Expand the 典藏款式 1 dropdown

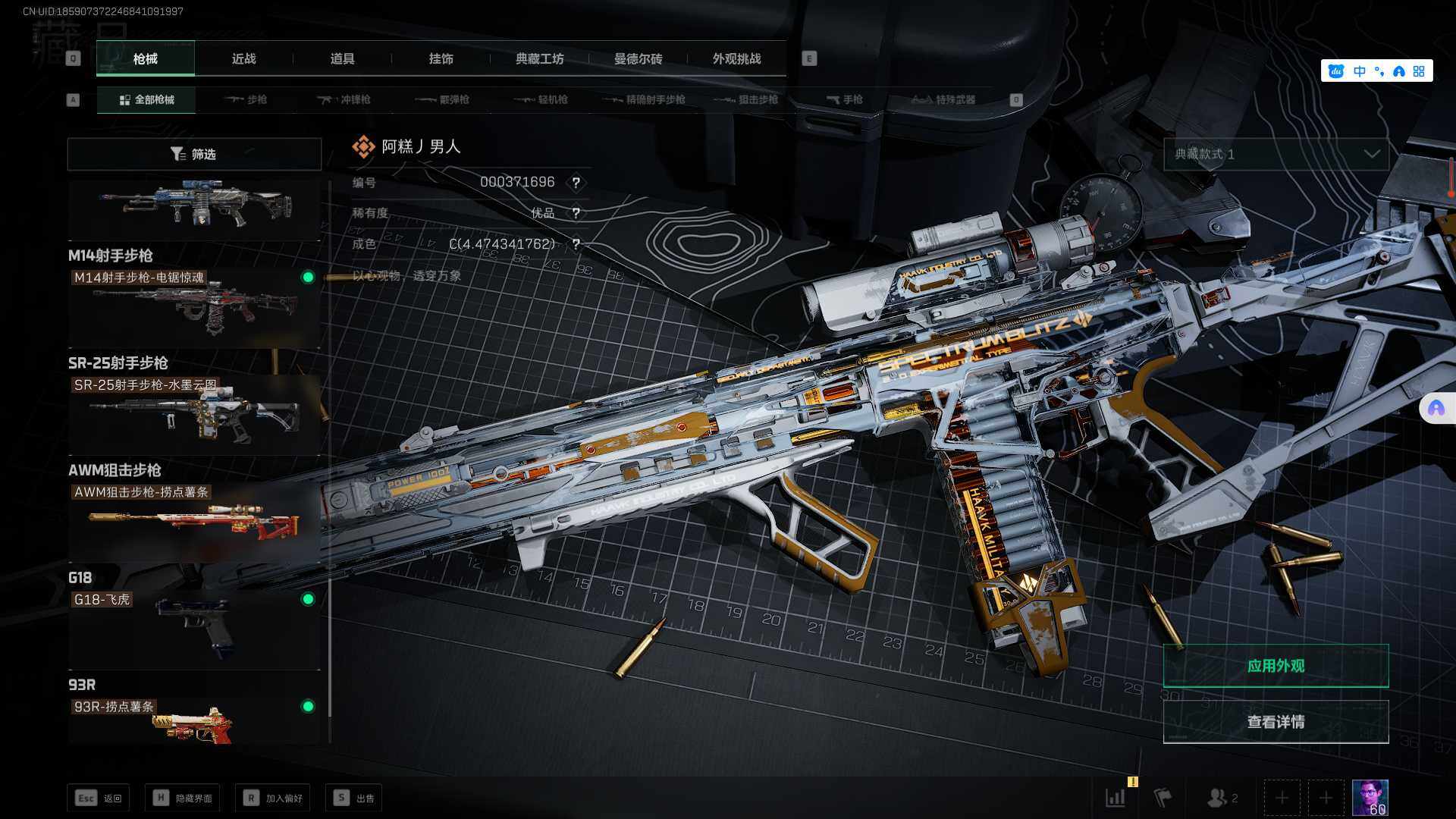pos(1276,154)
